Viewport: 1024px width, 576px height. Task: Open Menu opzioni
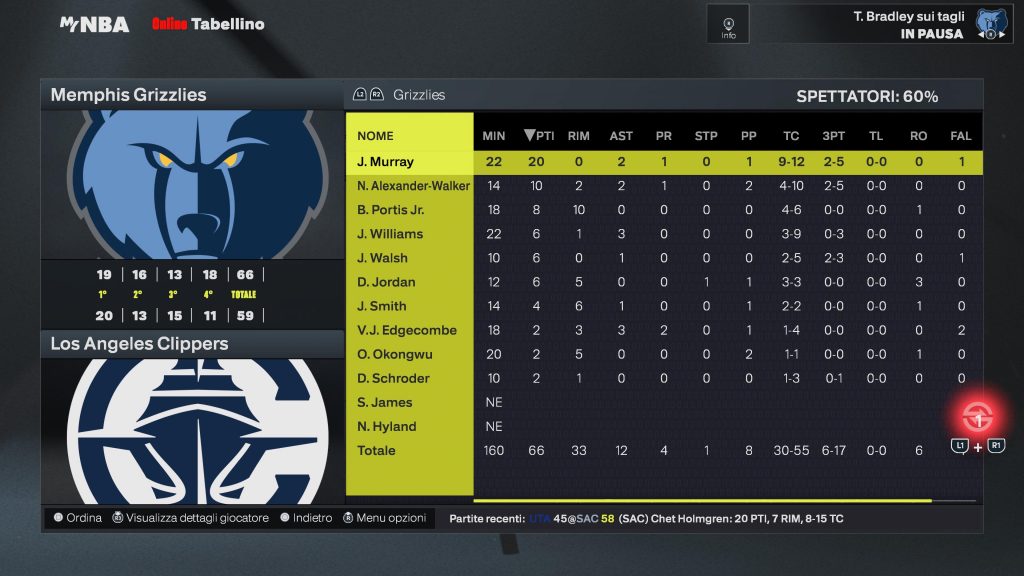[384, 518]
